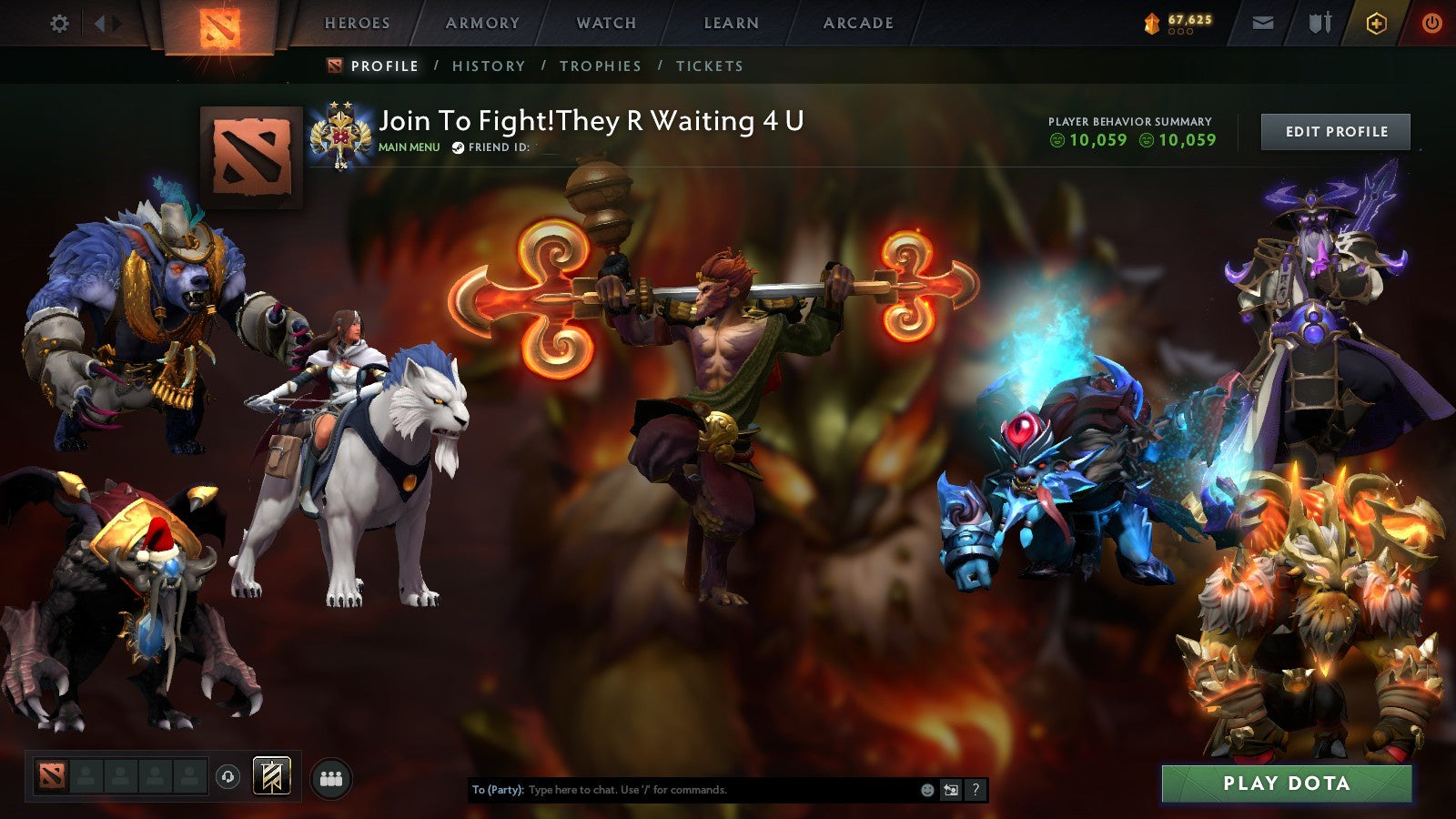Screen dimensions: 1456x819
Task: Open the HEROES menu
Action: click(356, 23)
